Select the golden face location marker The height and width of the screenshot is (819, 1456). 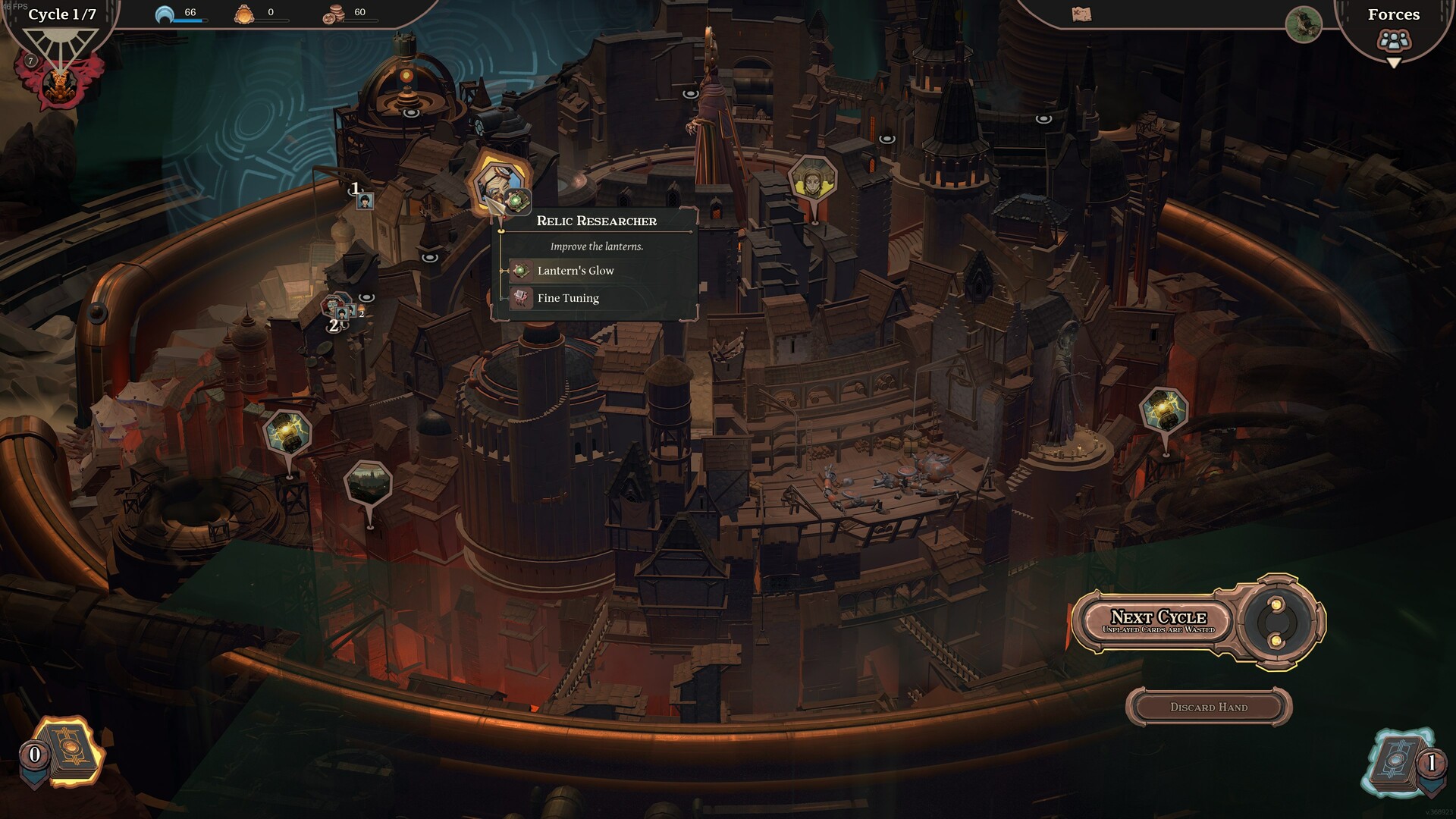tap(812, 180)
